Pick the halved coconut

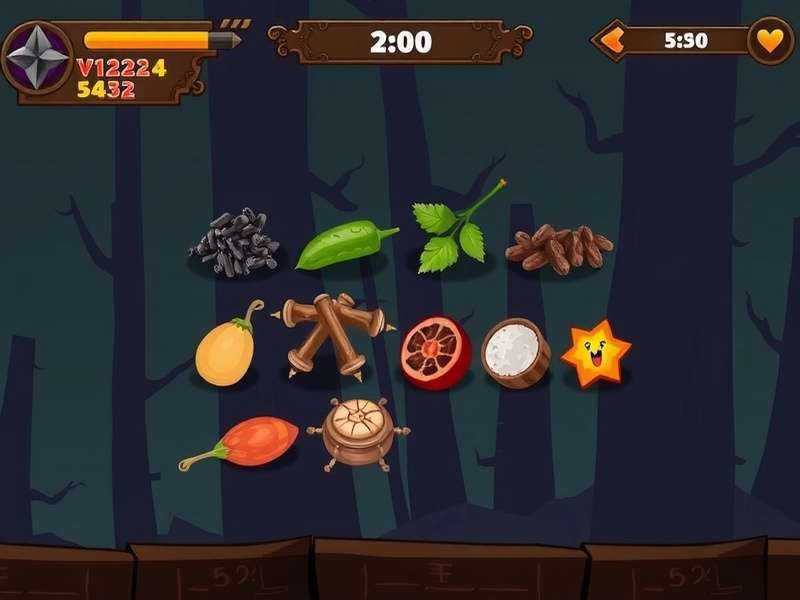(515, 352)
